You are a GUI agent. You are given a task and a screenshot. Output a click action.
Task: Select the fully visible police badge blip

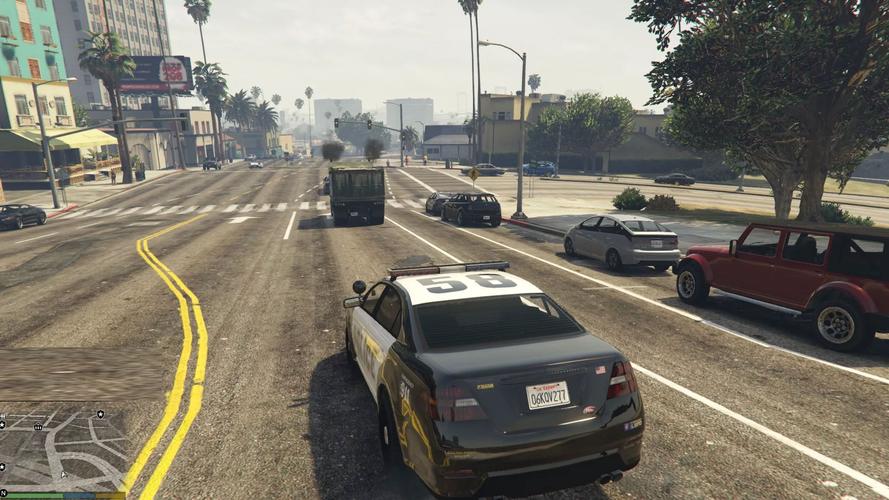click(x=100, y=414)
